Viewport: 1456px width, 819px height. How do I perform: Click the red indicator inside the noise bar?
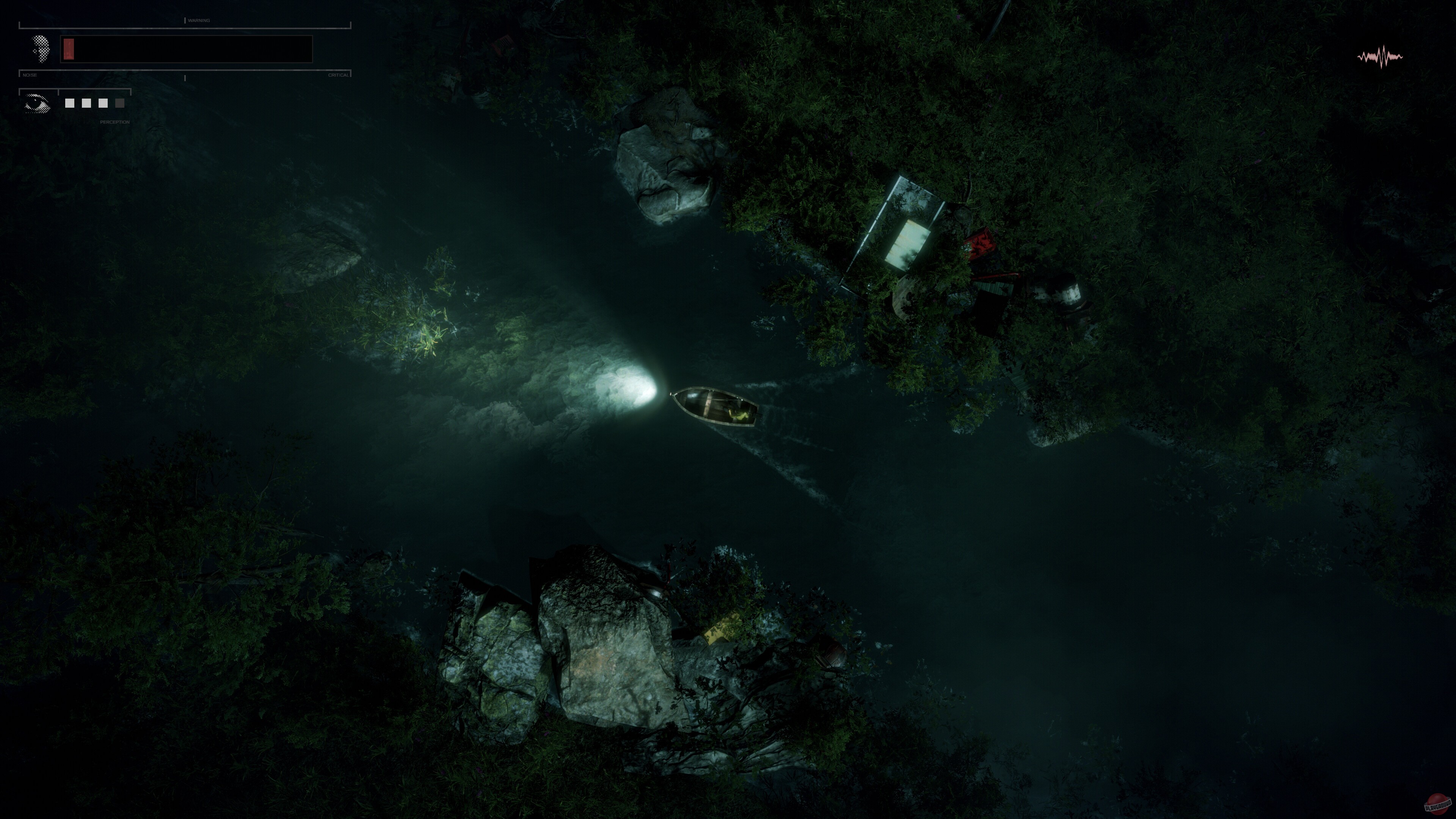pos(68,49)
